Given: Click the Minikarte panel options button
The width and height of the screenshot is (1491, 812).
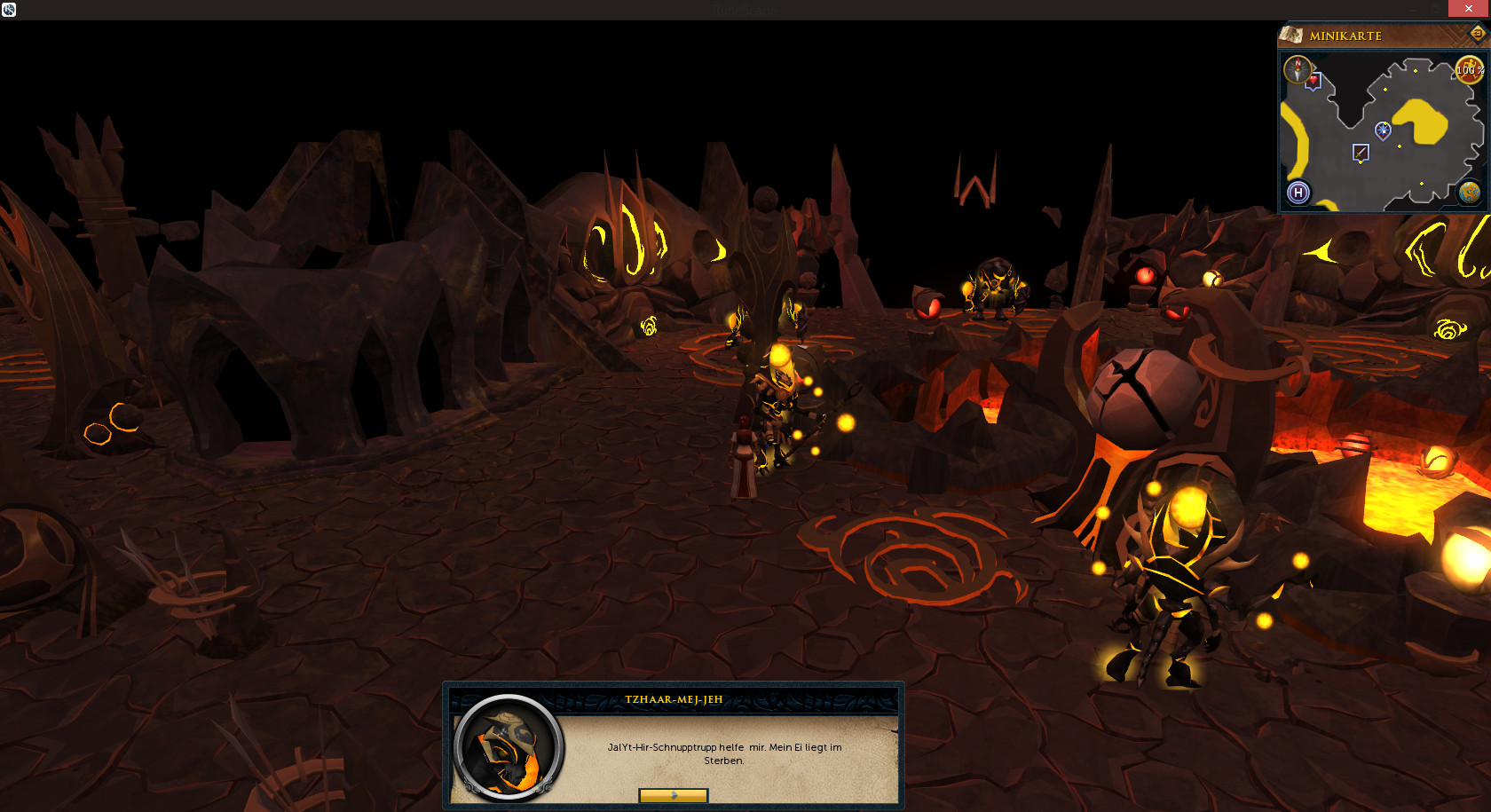Looking at the screenshot, I should click(1477, 34).
